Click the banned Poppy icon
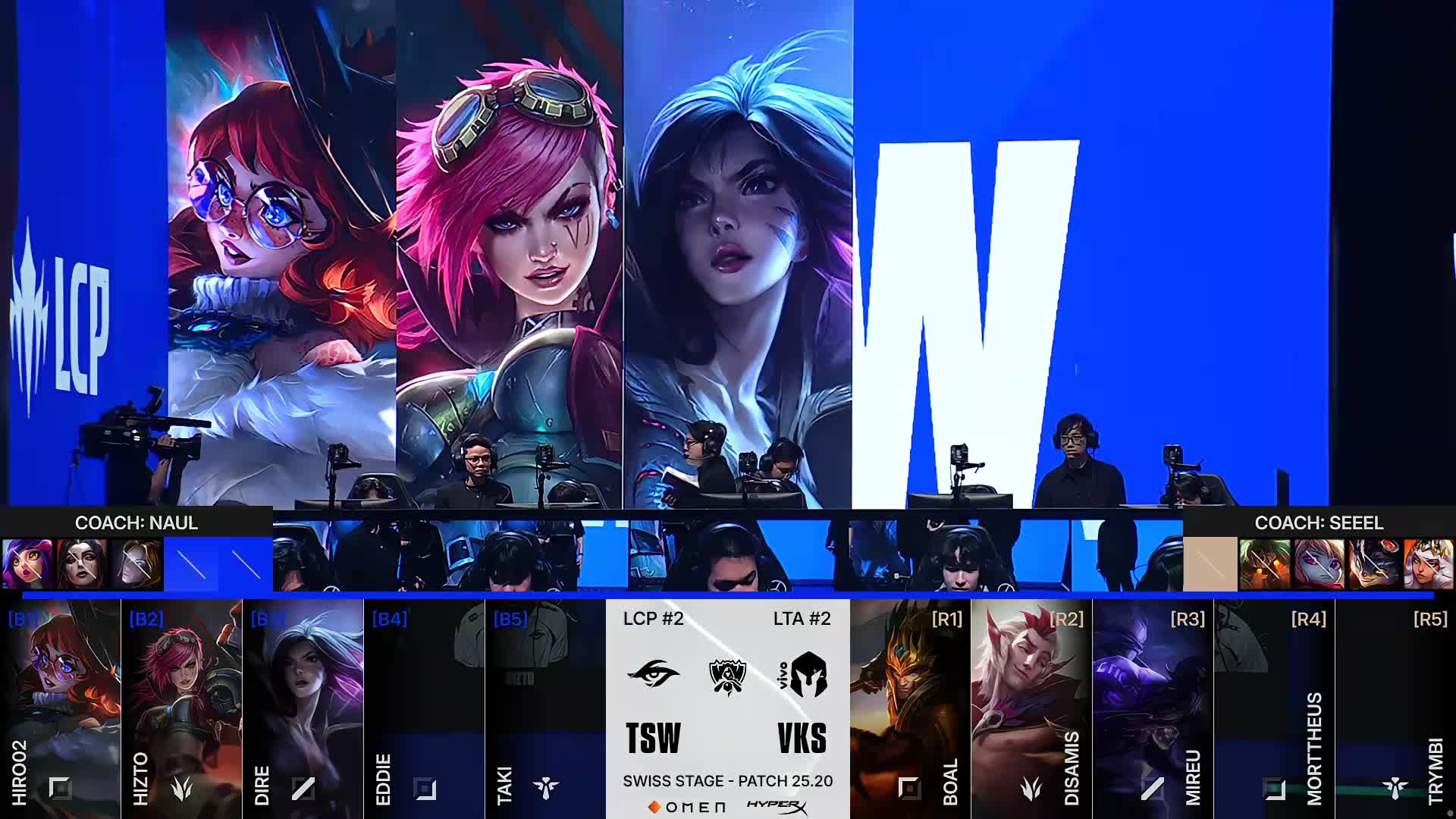This screenshot has height=819, width=1456. point(1319,563)
